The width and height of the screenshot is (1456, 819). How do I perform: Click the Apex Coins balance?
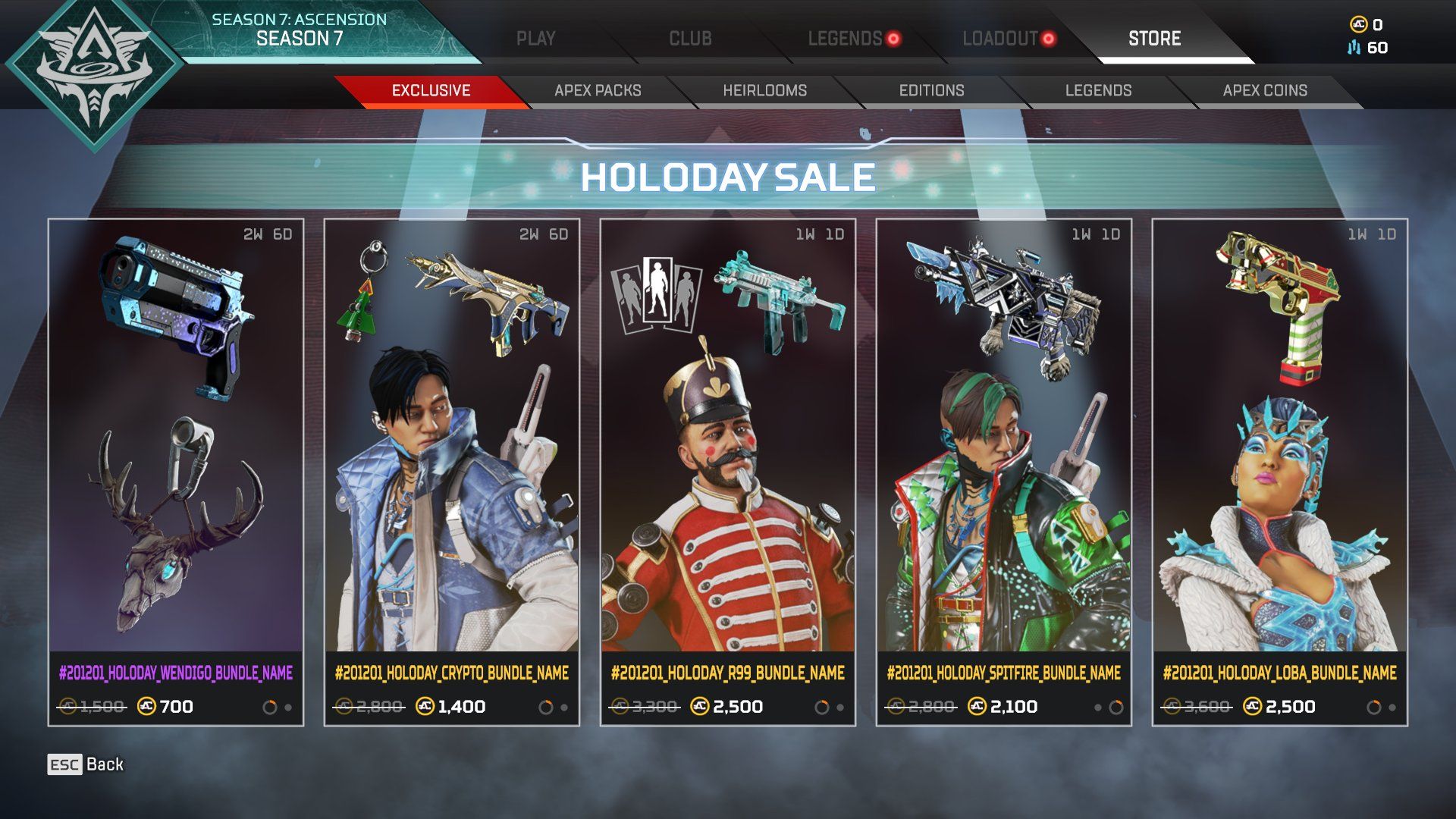[x=1367, y=25]
